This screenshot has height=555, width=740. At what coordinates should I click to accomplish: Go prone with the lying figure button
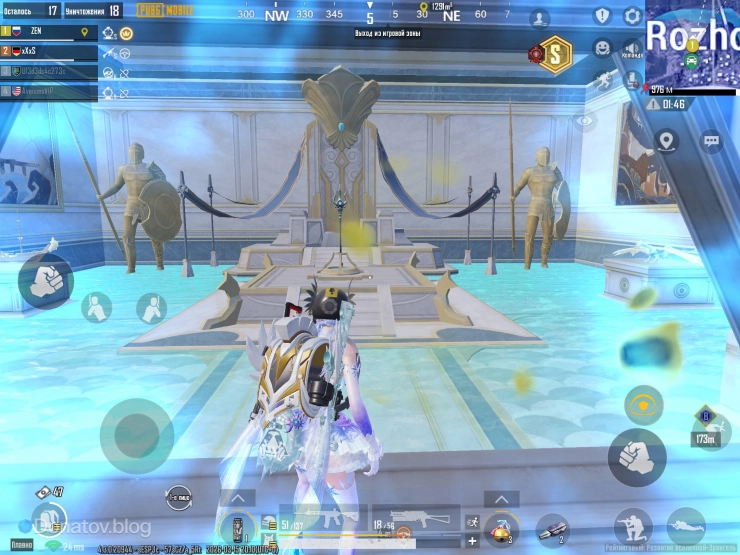[686, 526]
